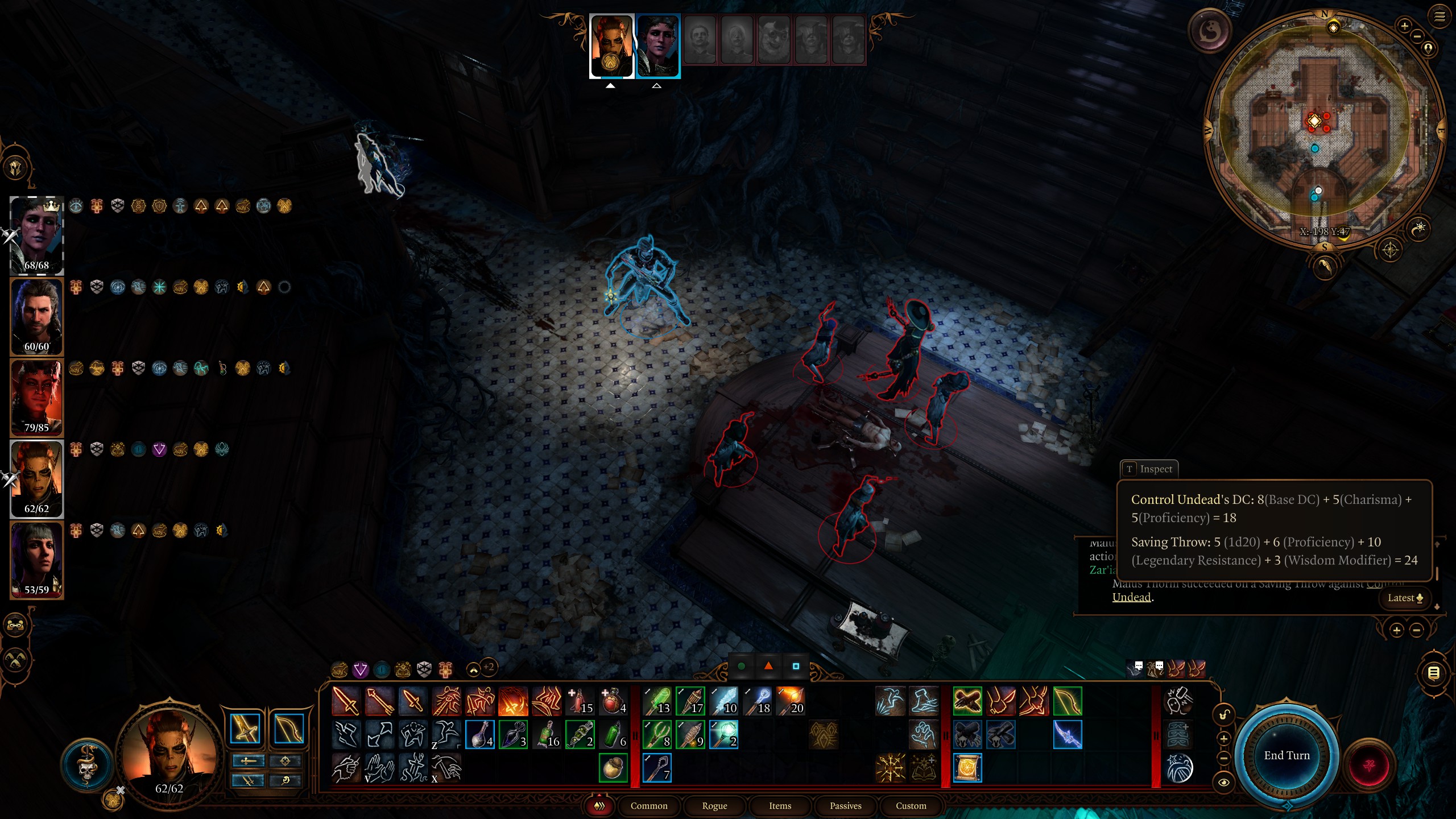Screen dimensions: 1456x819
Task: Choose the 53/59 HP party member portrait
Action: click(37, 559)
